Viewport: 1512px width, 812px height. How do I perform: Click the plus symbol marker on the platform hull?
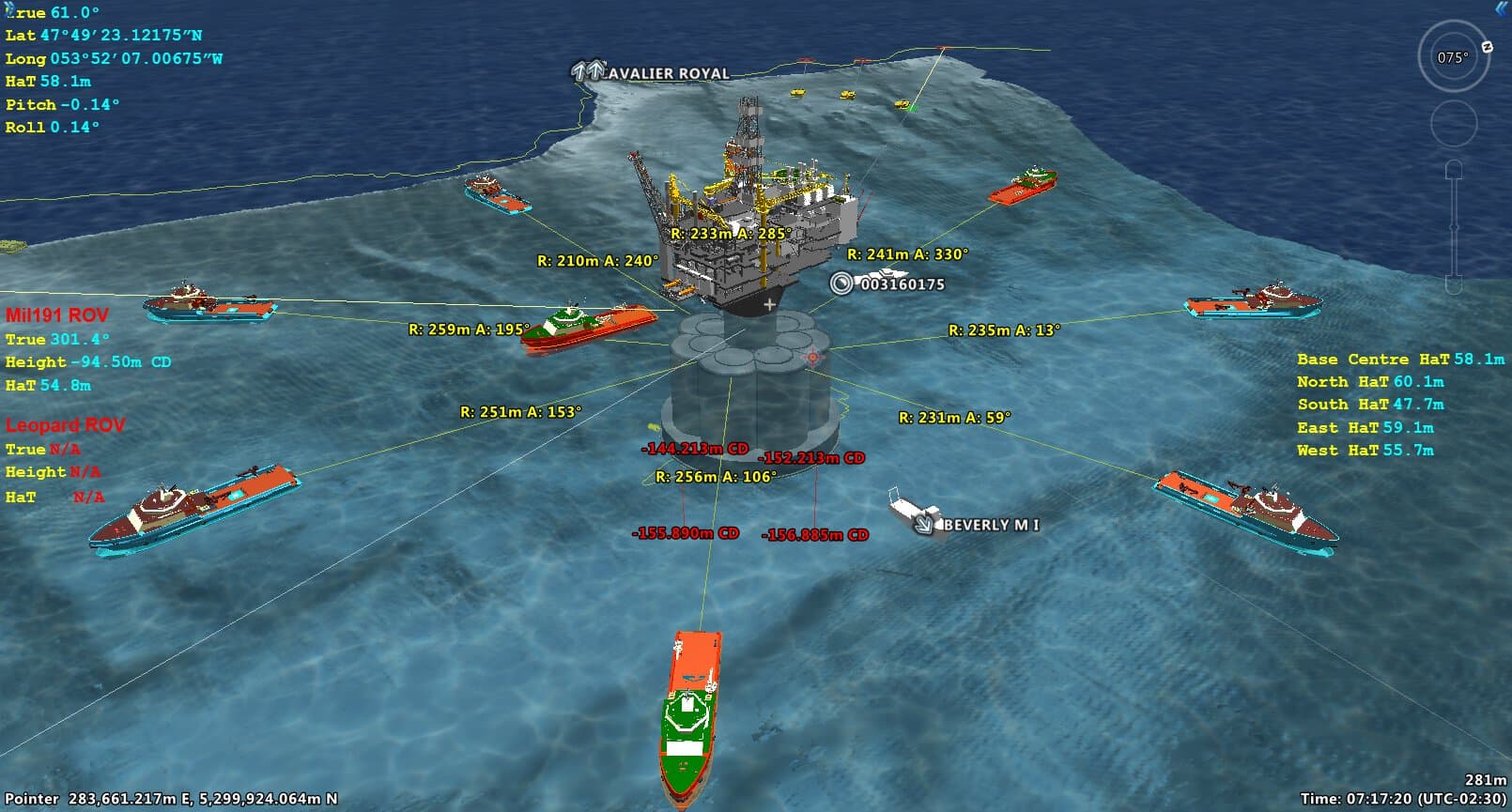(769, 303)
